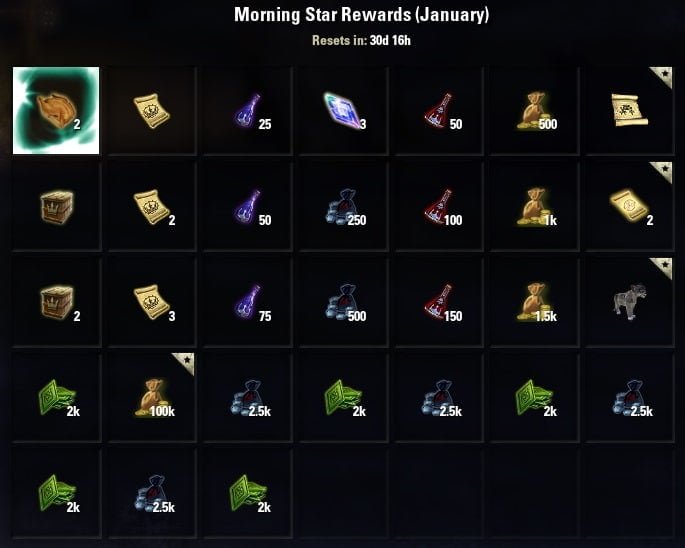This screenshot has height=548, width=685.
Task: Choose the dark gem pouch of 500
Action: click(x=344, y=302)
